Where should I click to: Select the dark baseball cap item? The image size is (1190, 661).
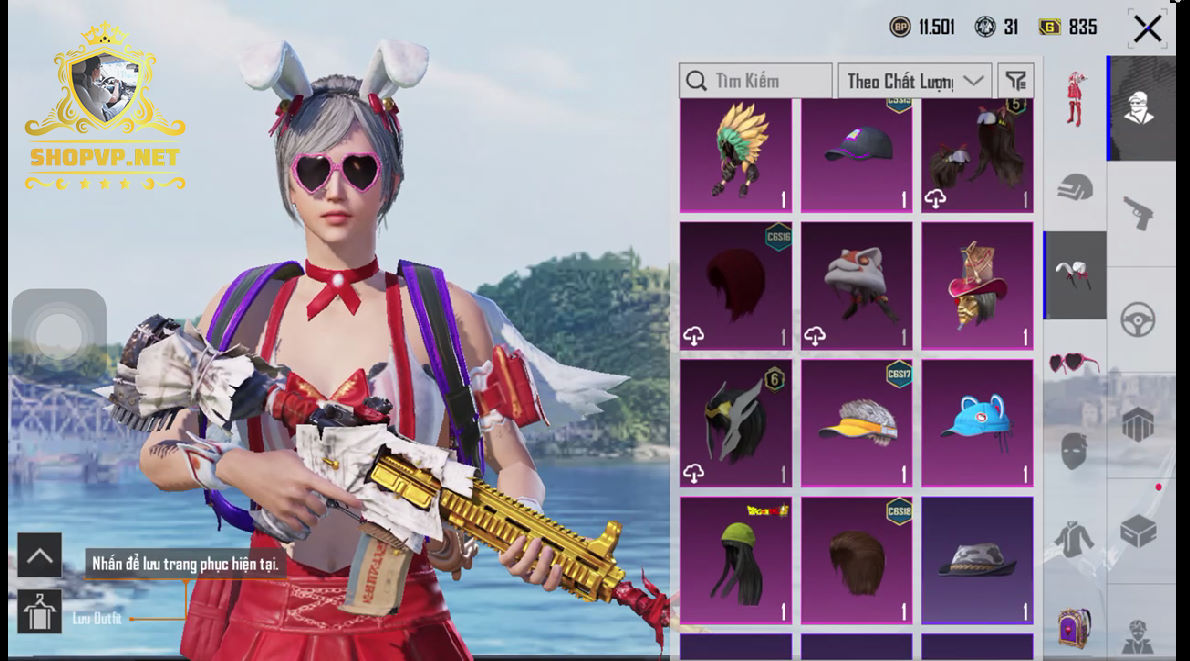pos(857,156)
